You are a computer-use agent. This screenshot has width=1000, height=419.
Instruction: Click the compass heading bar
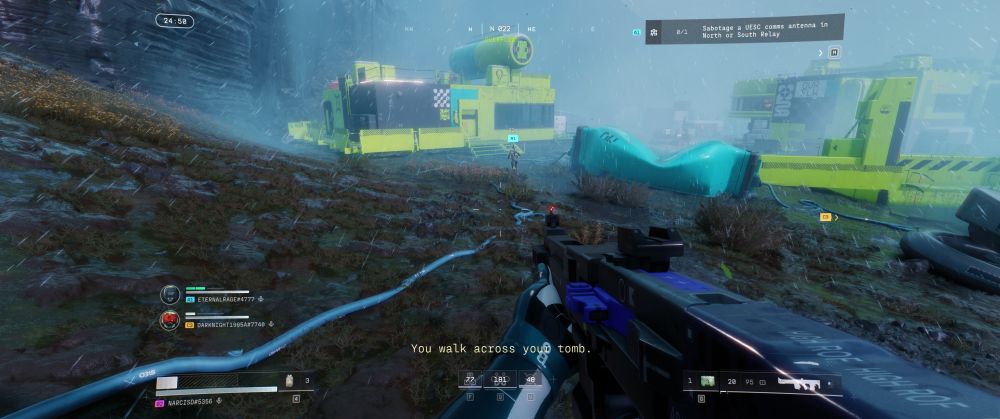click(x=499, y=29)
